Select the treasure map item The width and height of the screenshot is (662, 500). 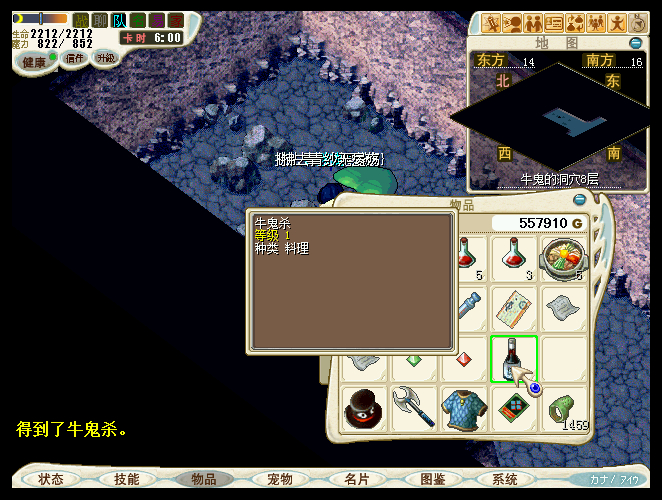514,307
